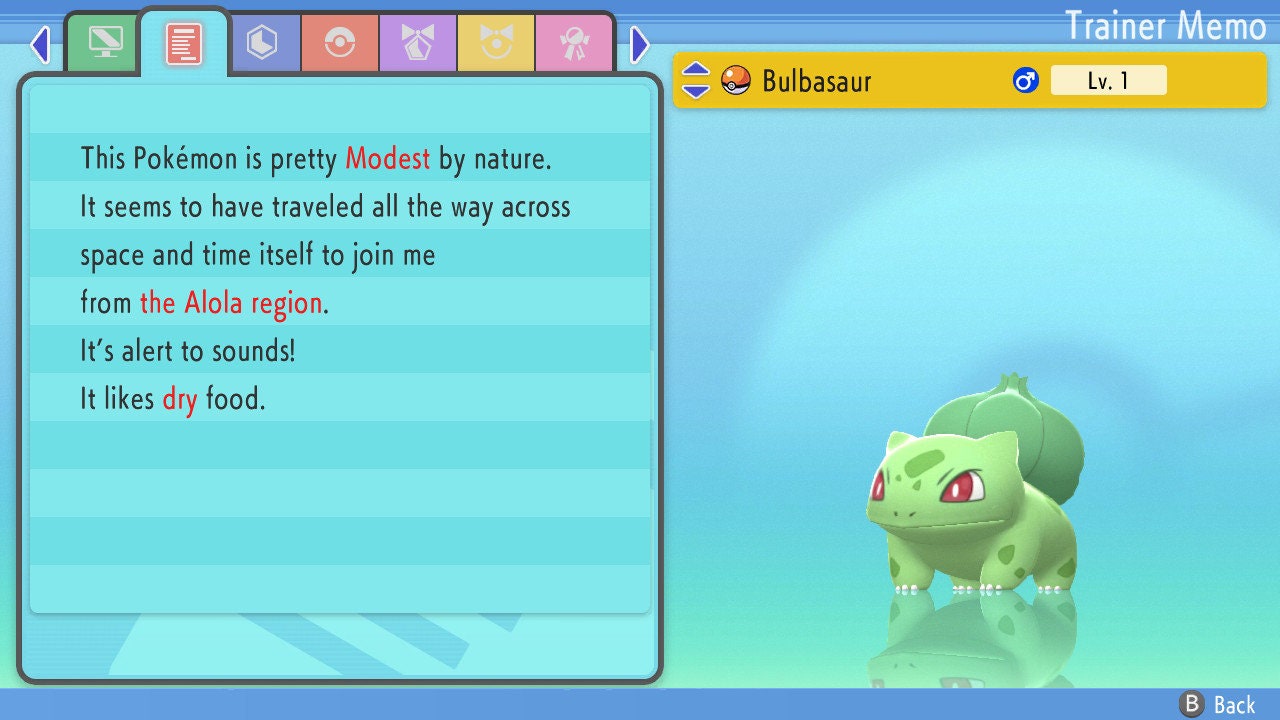
Task: Show the yellow bow-and-ball tab
Action: coord(495,43)
